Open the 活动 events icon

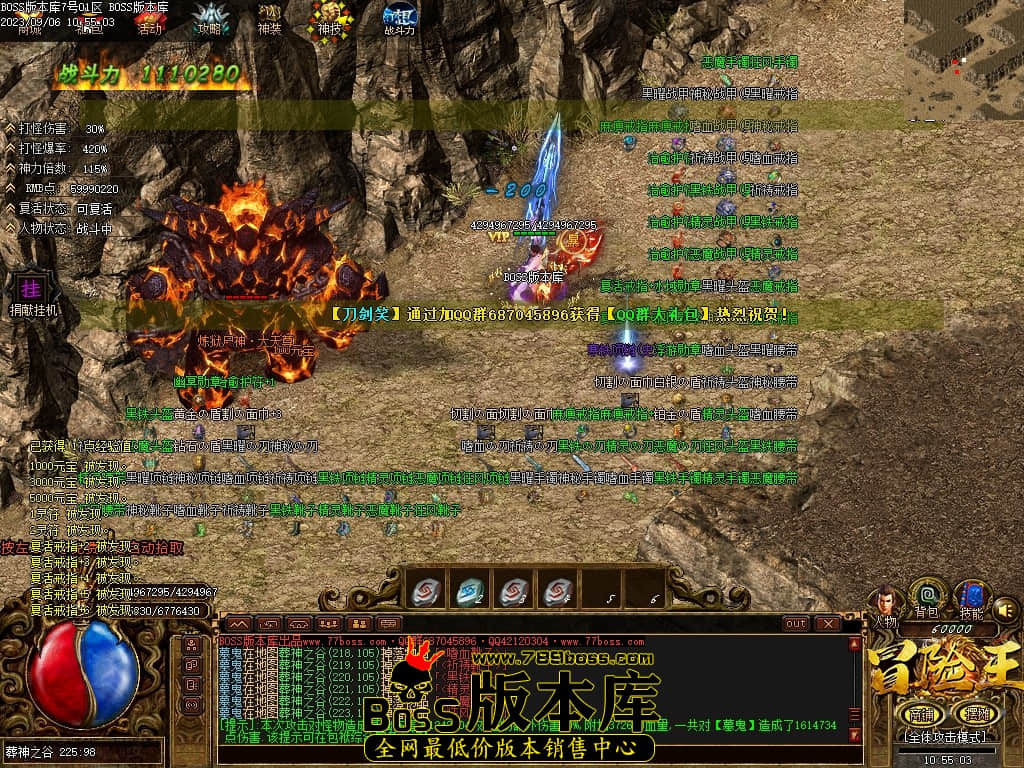[x=149, y=19]
